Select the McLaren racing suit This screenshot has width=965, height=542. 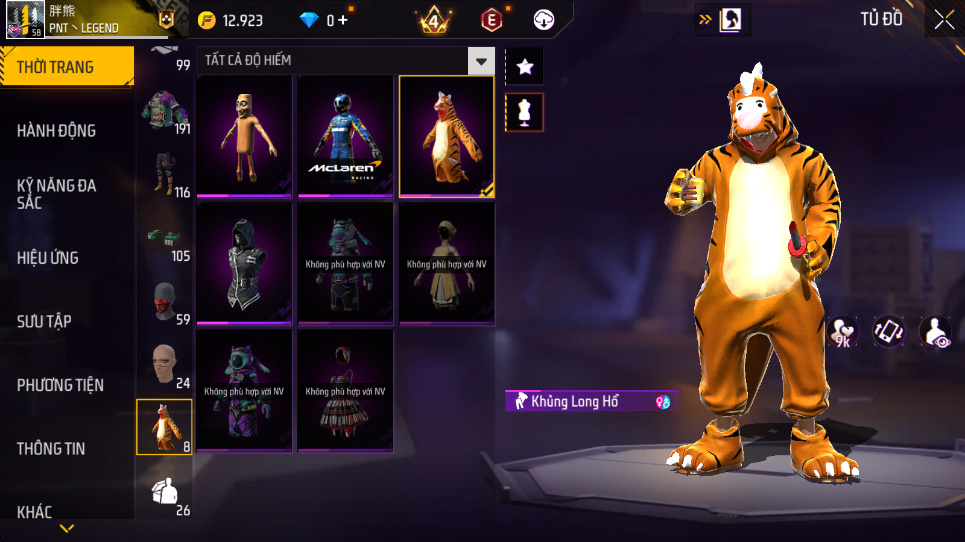[x=346, y=136]
